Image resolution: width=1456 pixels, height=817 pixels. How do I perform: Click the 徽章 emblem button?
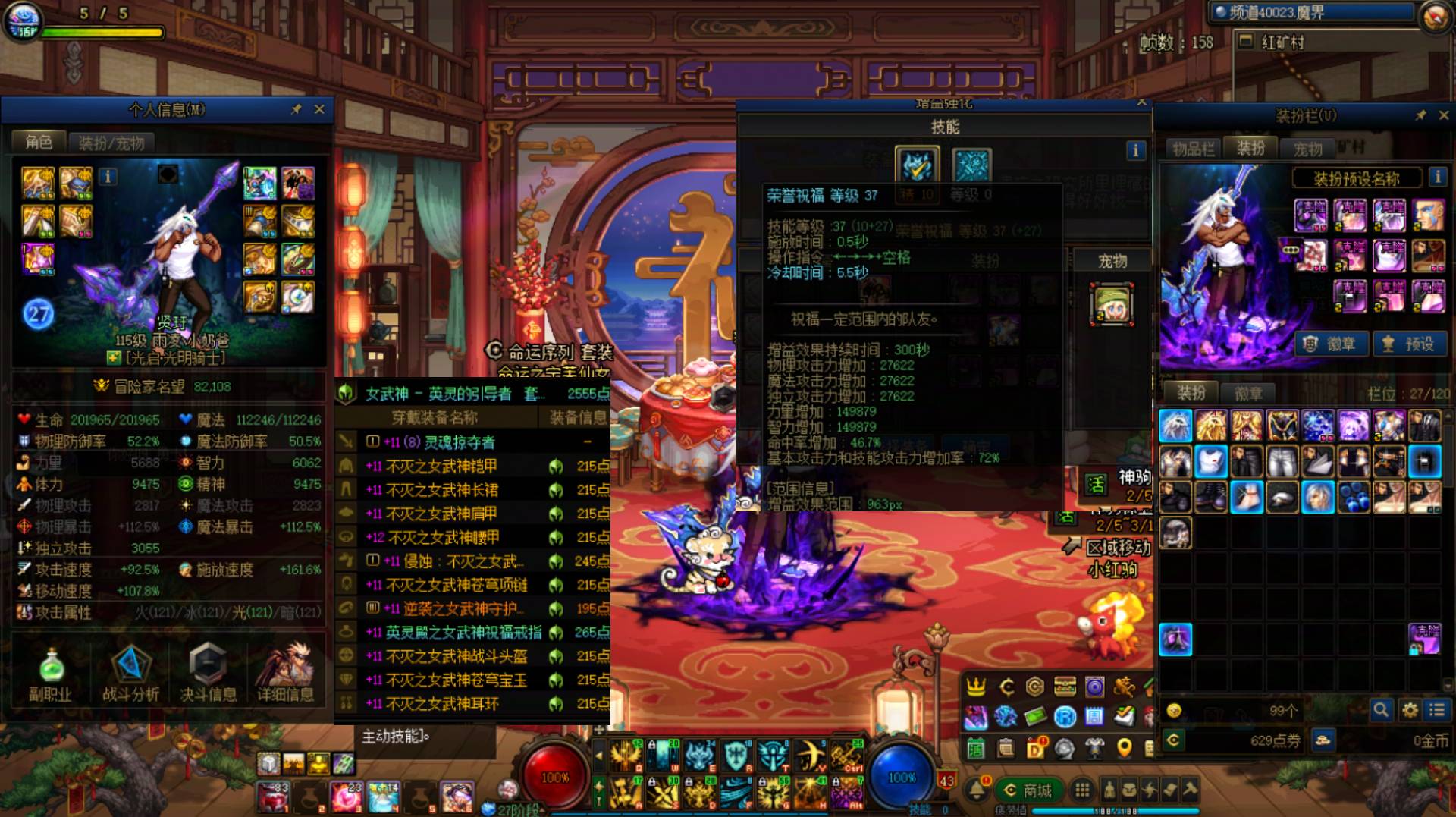pos(1332,344)
